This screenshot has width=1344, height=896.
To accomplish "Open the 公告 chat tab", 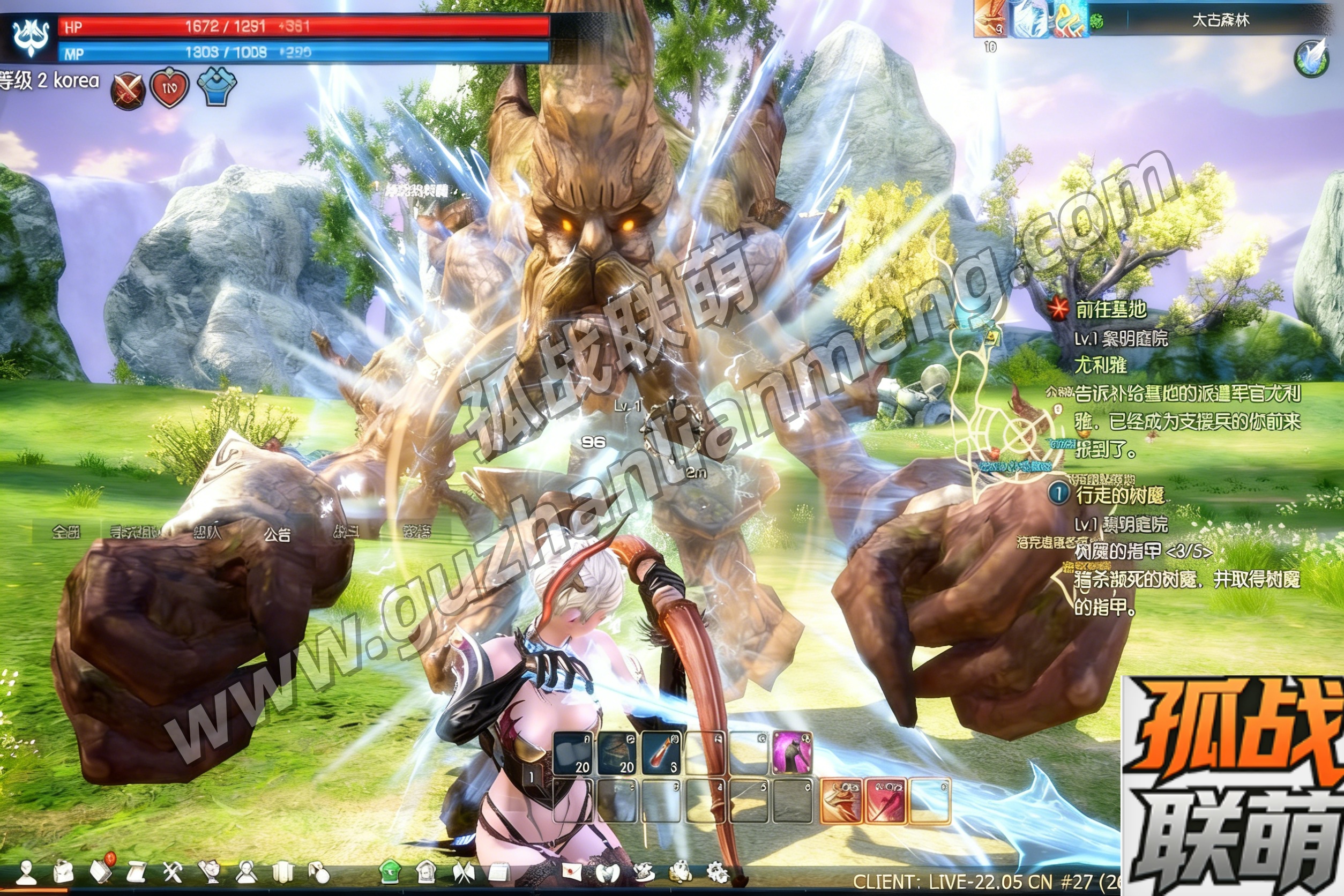I will (x=277, y=534).
